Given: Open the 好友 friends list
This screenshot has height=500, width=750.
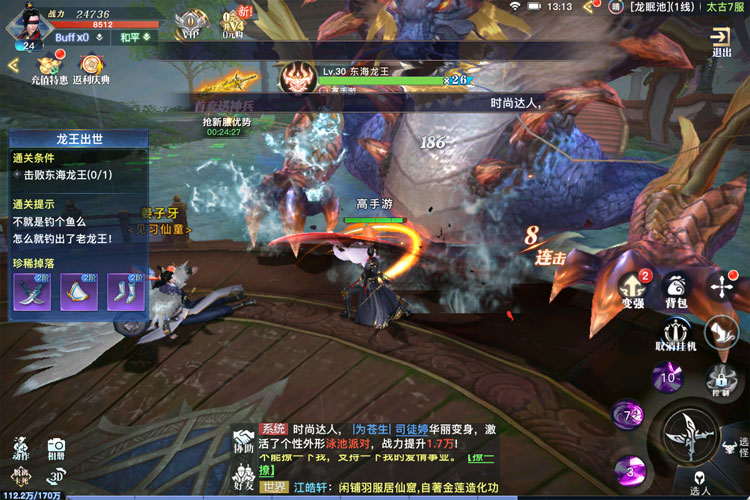Looking at the screenshot, I should point(243,478).
